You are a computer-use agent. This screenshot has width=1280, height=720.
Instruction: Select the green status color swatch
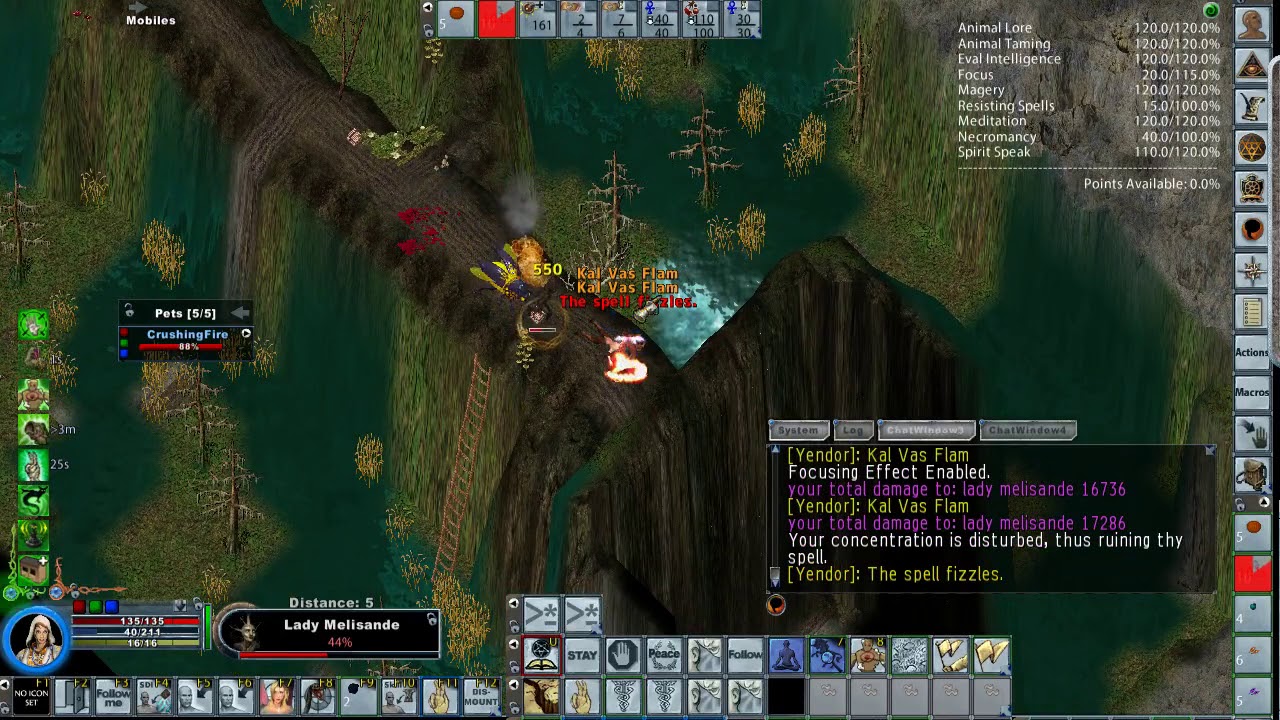point(124,344)
